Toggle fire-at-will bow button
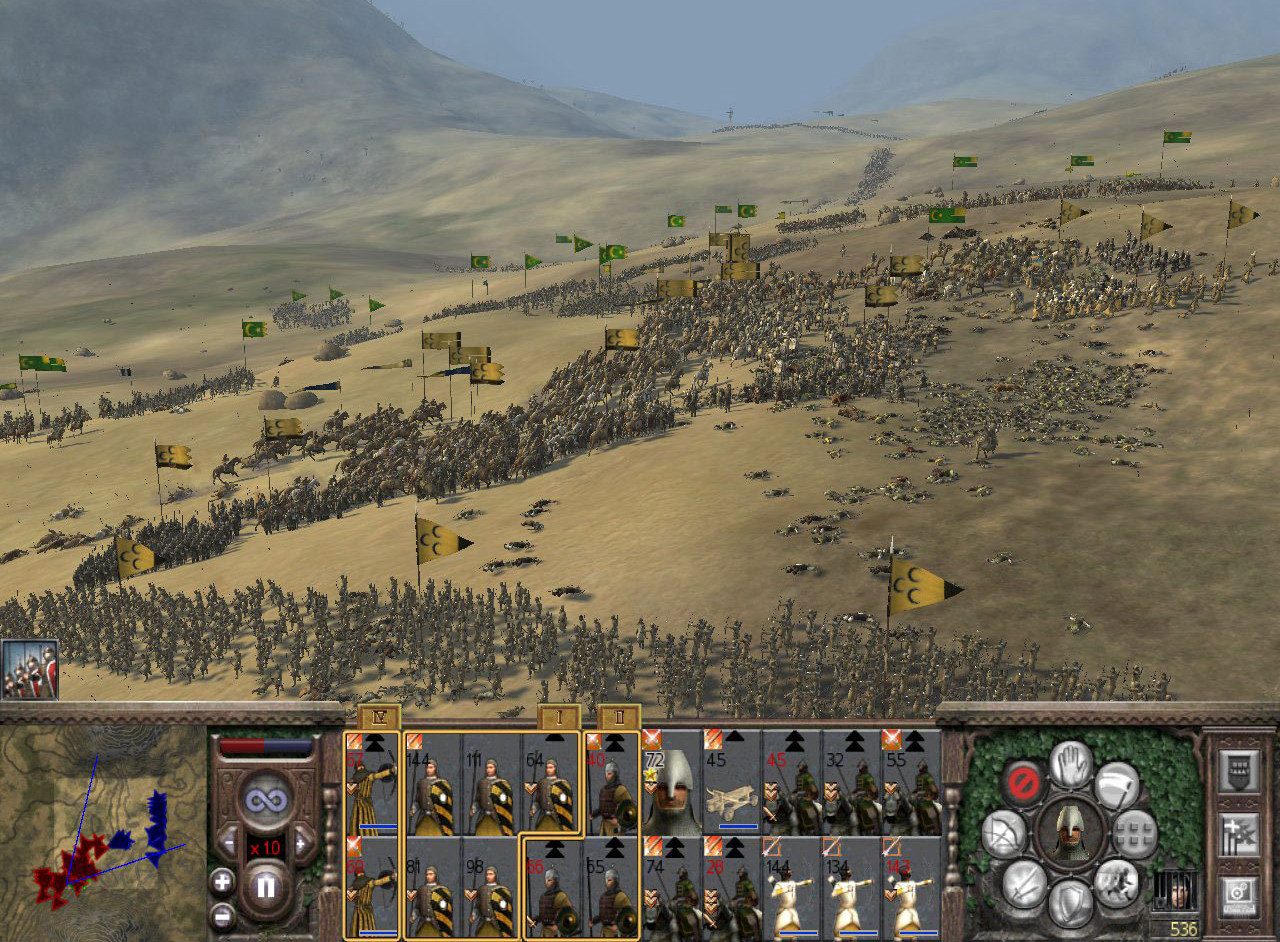 [1004, 833]
